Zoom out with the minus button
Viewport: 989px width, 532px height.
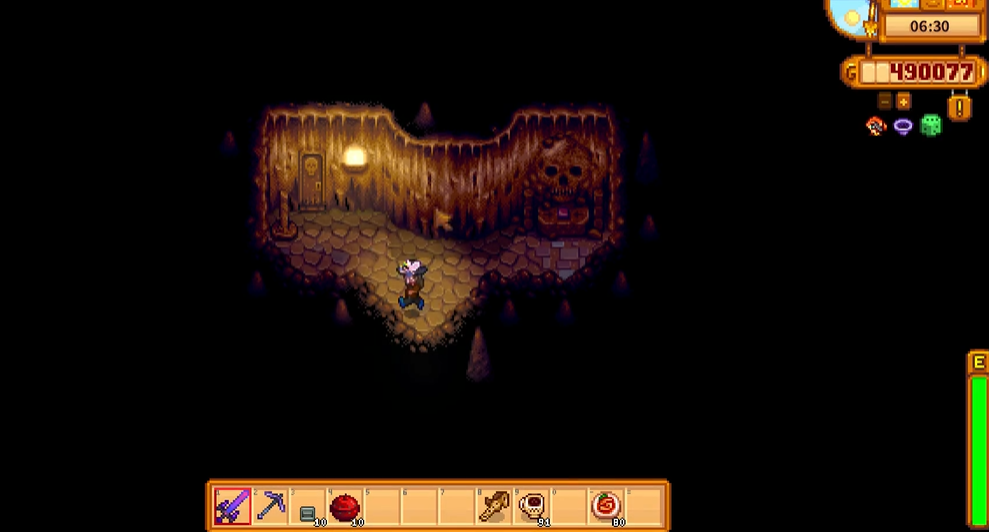click(885, 101)
